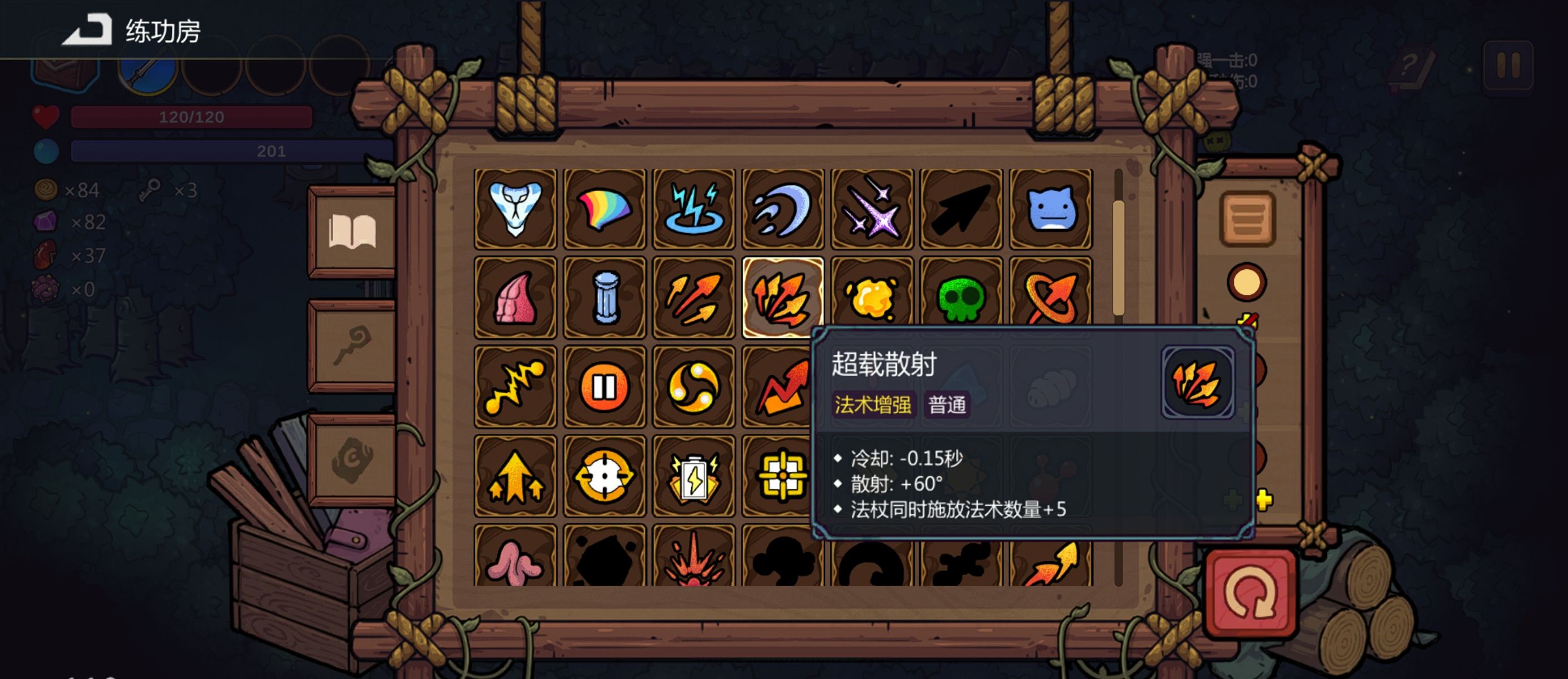Viewport: 1568px width, 679px height.
Task: Select the black arrow spell icon
Action: pos(960,210)
